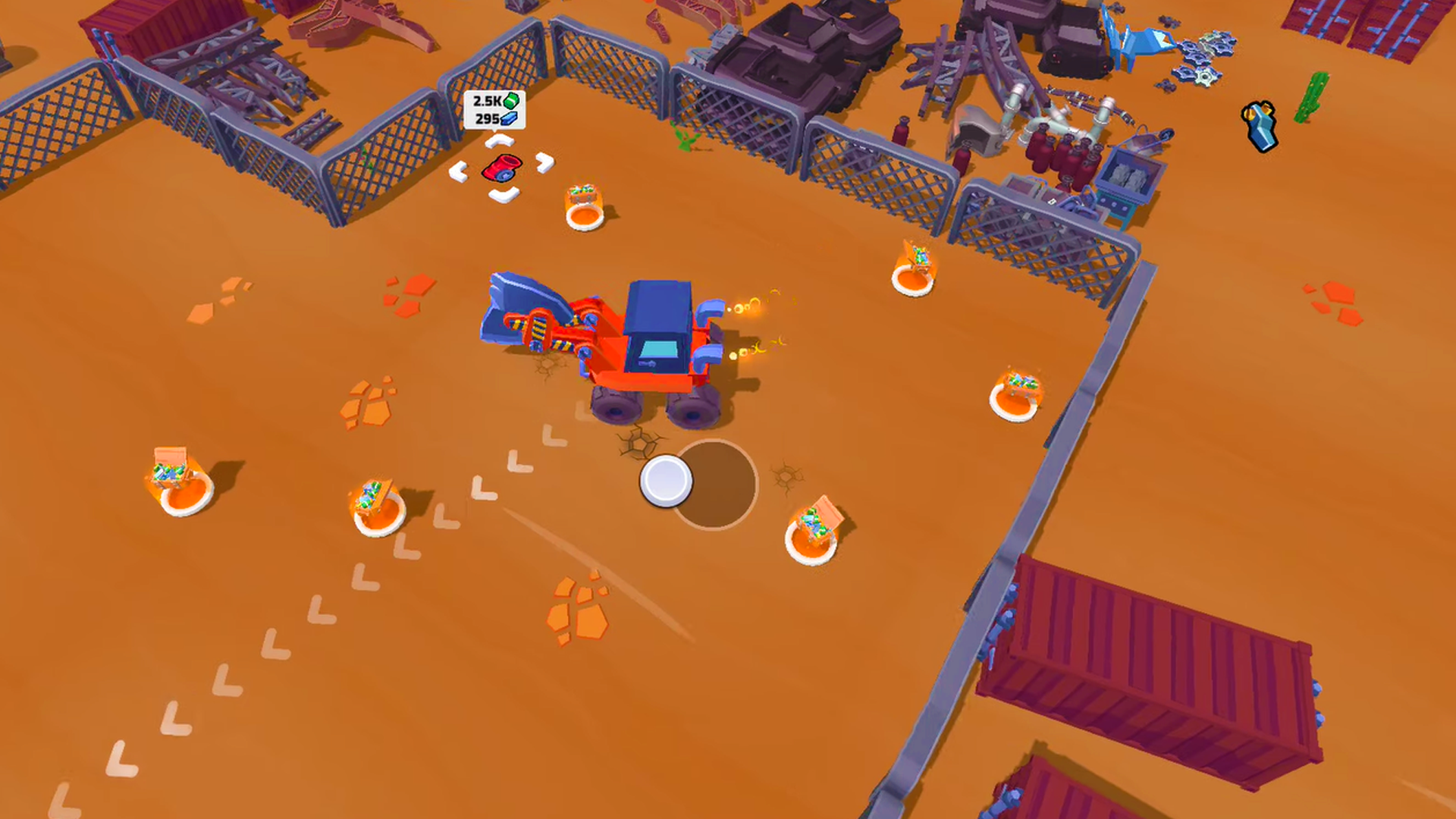Screen dimensions: 1456x819
Task: Click the chest near the bottom center crater
Action: pyautogui.click(x=819, y=523)
